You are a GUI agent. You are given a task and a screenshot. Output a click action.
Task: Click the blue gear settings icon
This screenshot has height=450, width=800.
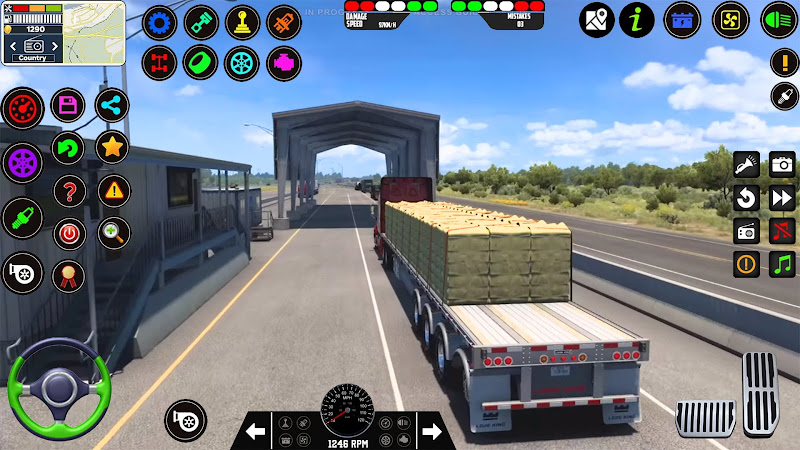click(159, 22)
